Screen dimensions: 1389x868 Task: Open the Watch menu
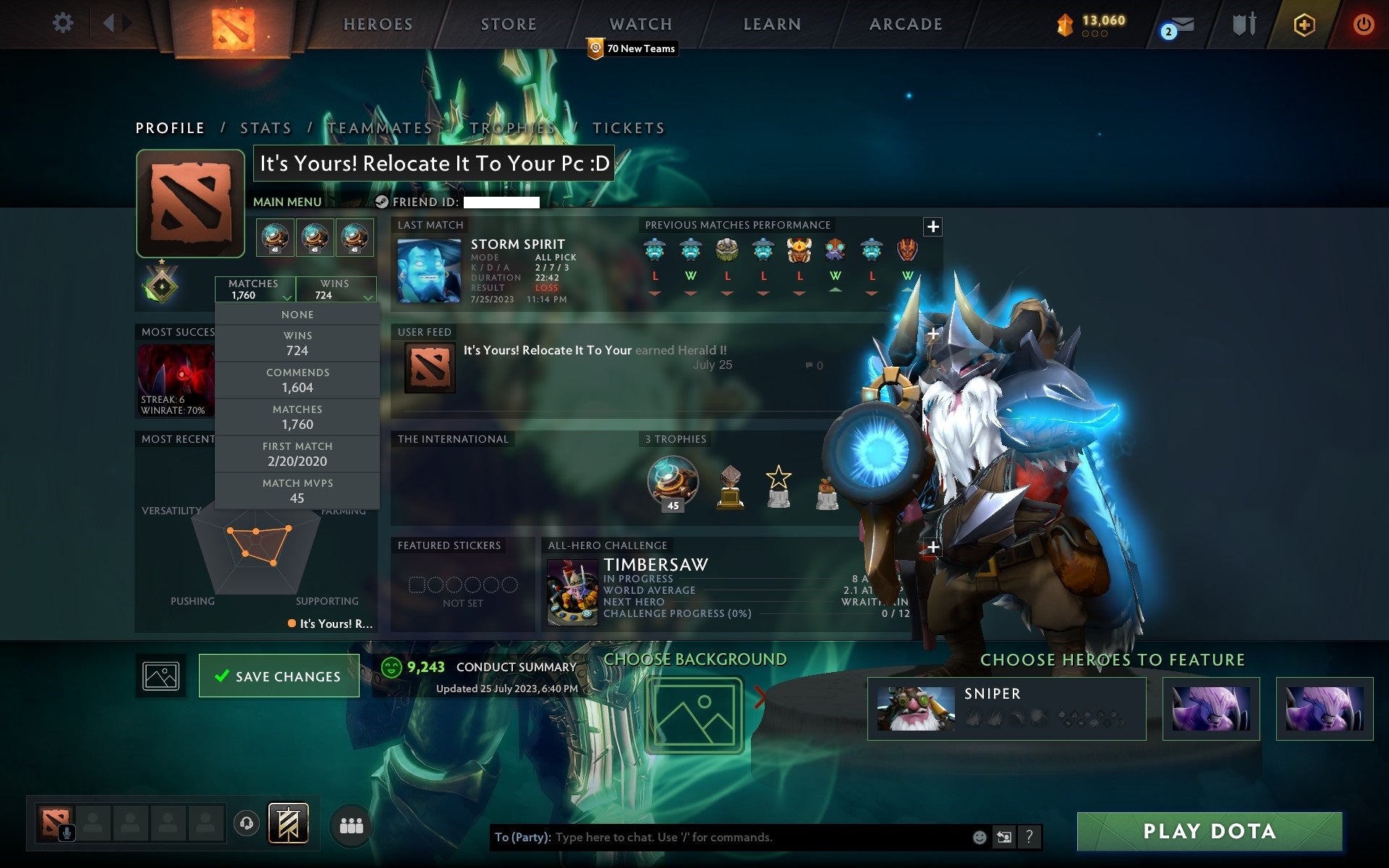(640, 24)
